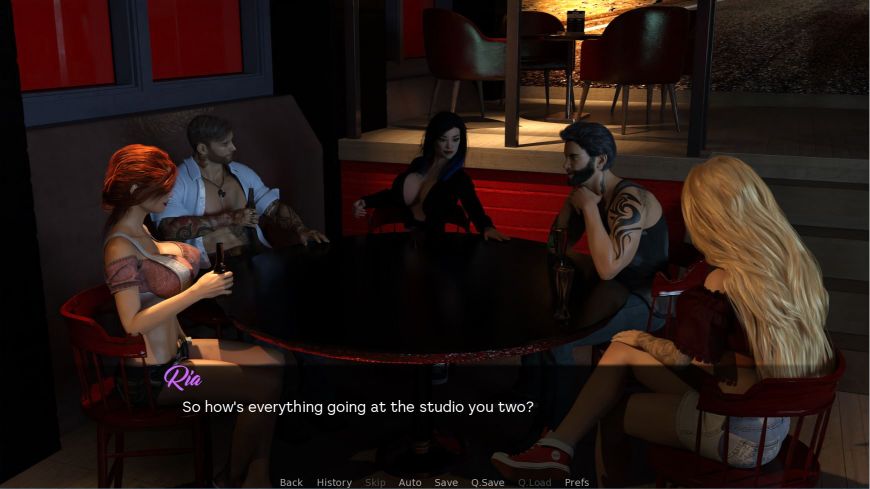Open the dialogue History log
The image size is (870, 489).
pos(334,482)
